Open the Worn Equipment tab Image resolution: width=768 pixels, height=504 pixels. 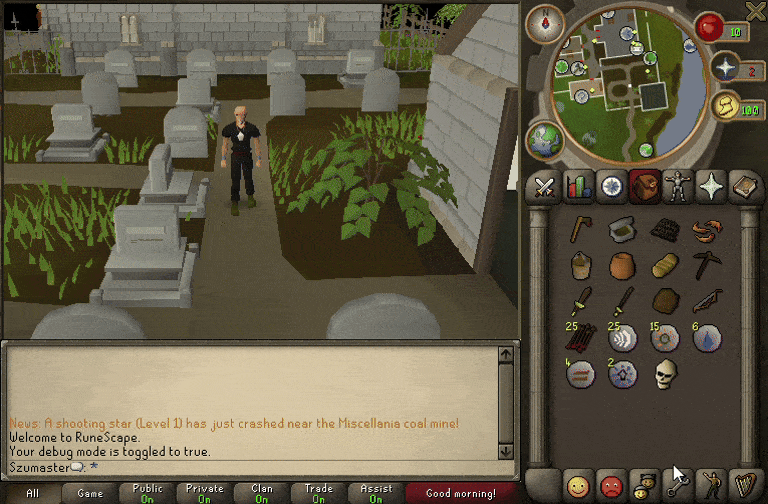pos(677,187)
